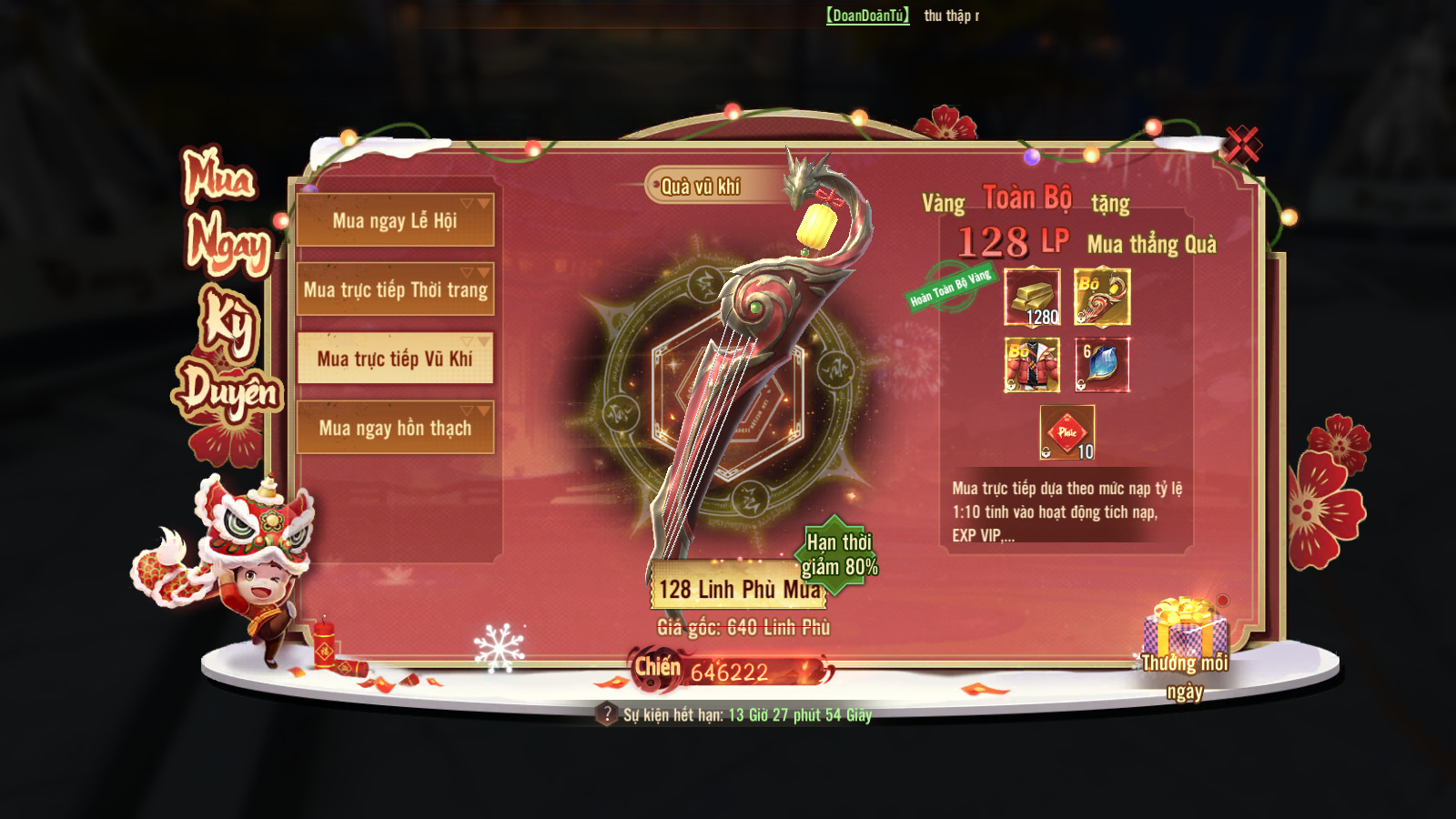Close the Mua Ngay Kỳ Duyên window

tap(1242, 145)
